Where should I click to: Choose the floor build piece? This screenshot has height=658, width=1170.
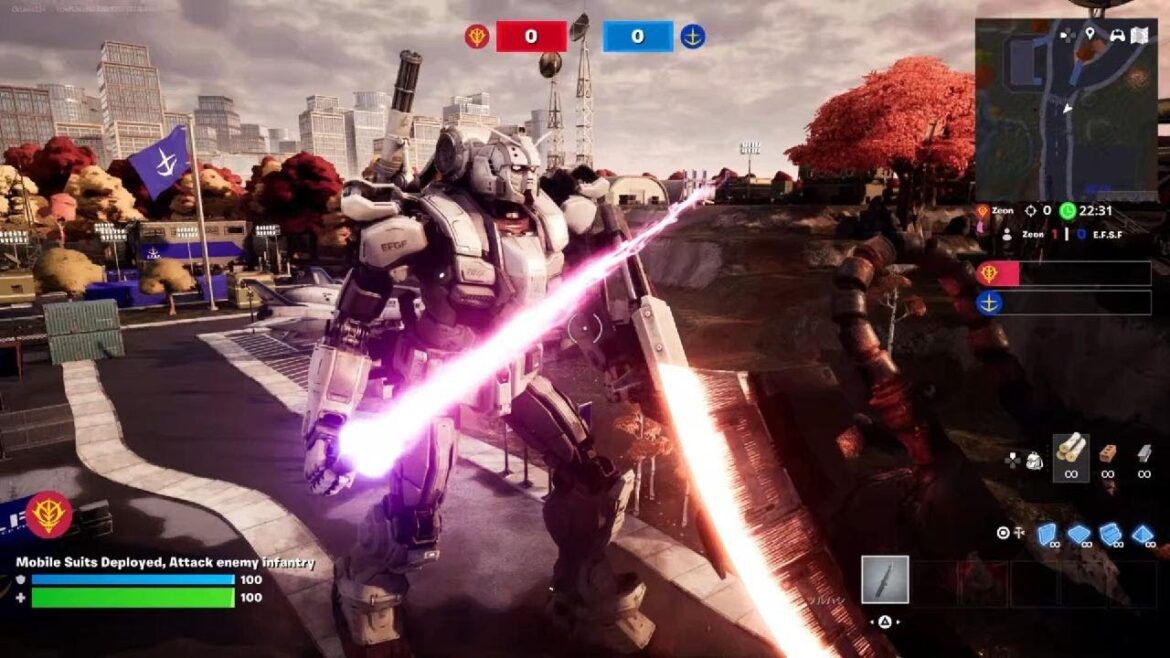(x=1079, y=534)
